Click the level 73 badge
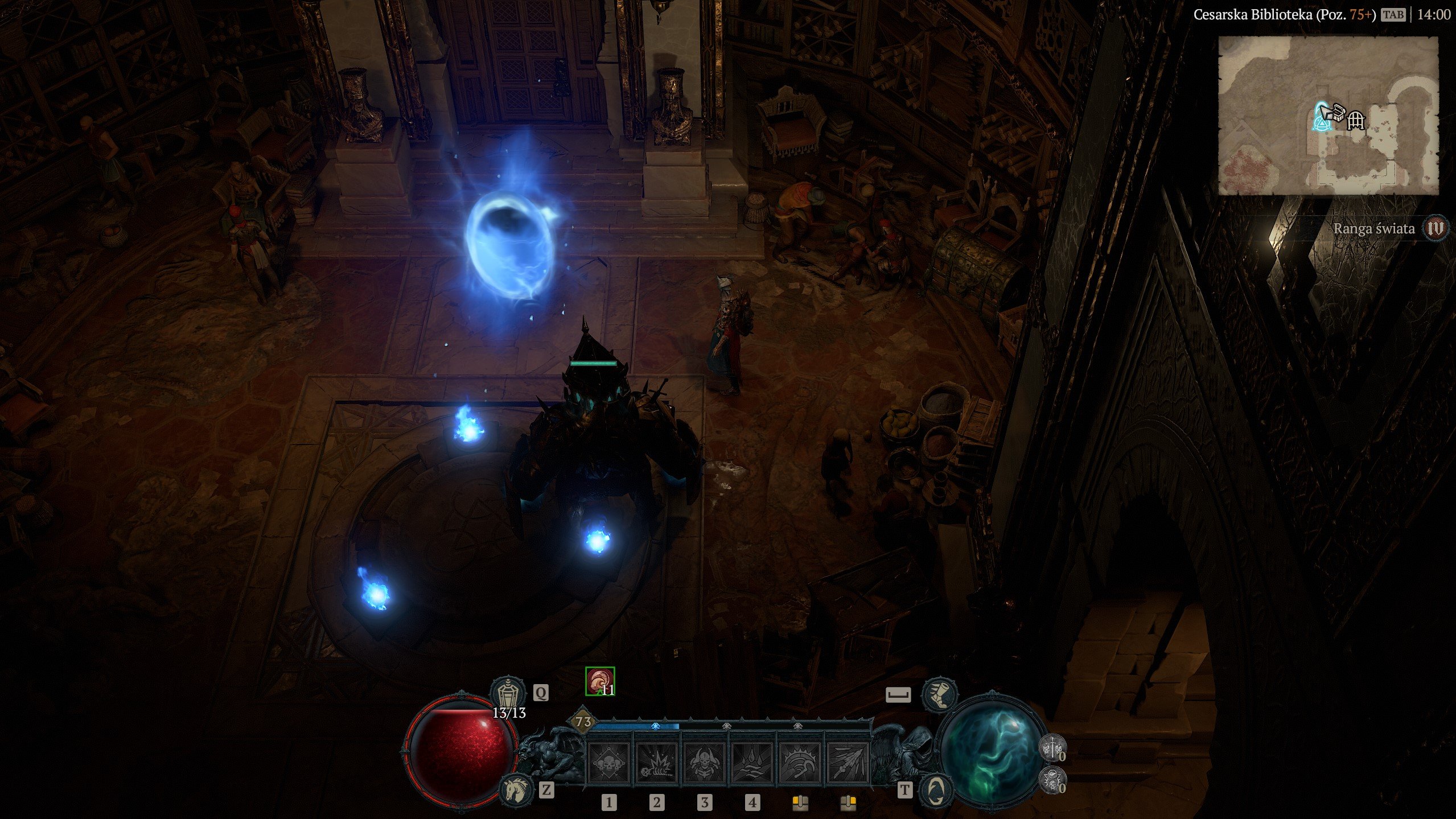Viewport: 1456px width, 819px height. (583, 722)
